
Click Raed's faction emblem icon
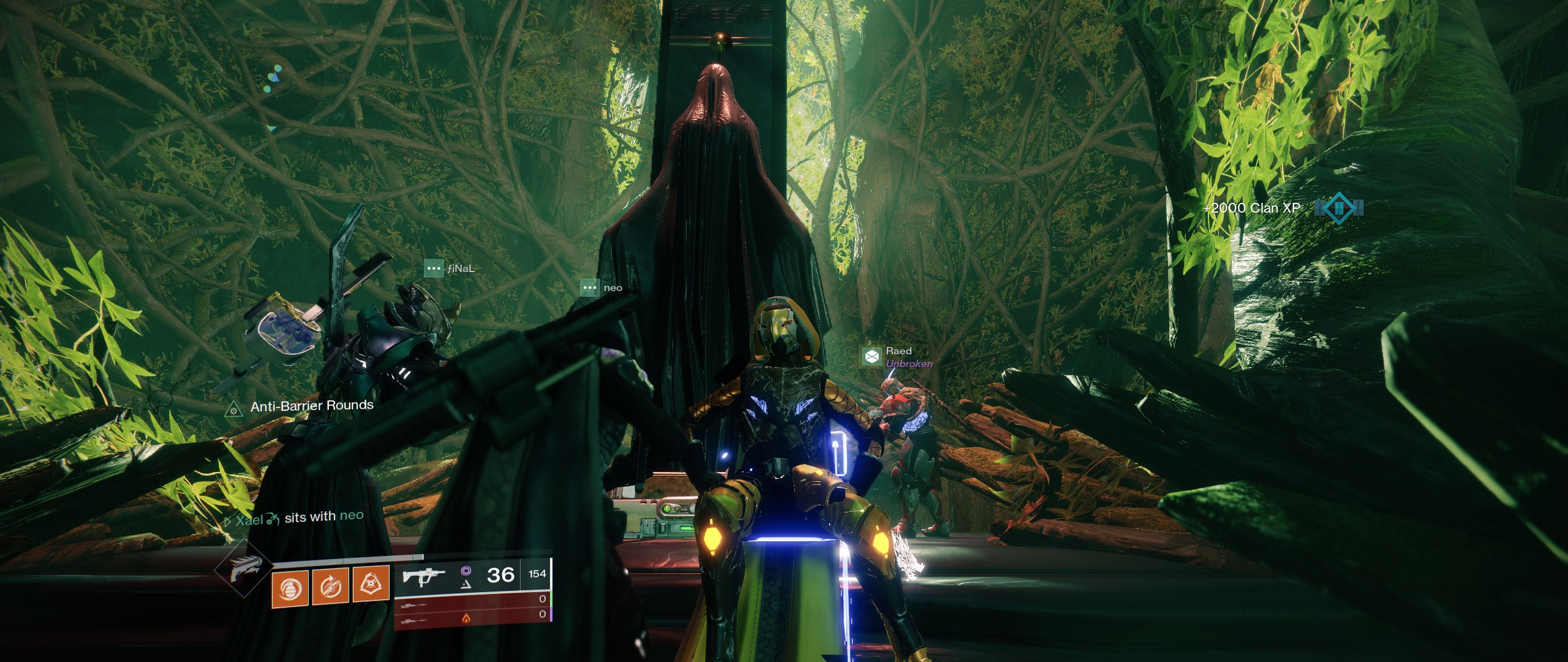(x=872, y=356)
